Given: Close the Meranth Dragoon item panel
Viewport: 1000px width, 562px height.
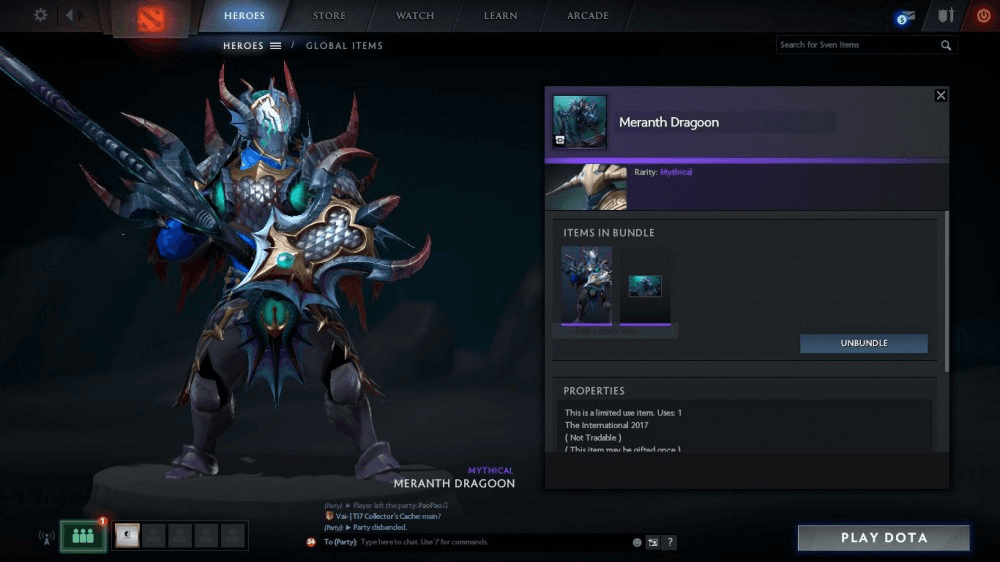Looking at the screenshot, I should click(x=941, y=95).
